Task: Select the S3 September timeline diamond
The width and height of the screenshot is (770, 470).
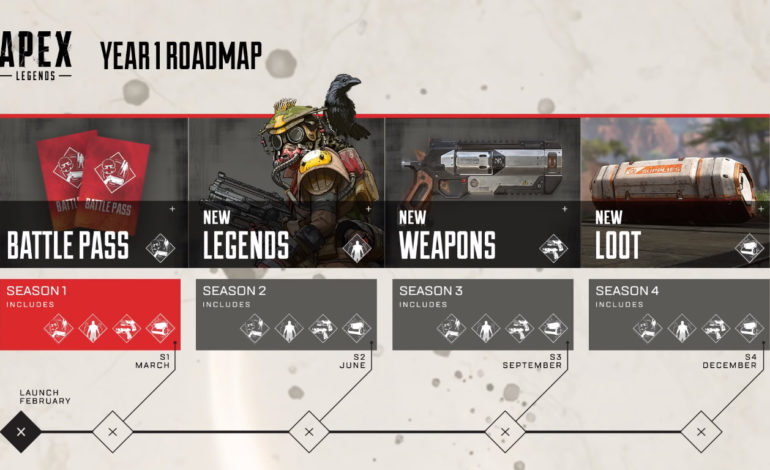Action: (x=505, y=432)
